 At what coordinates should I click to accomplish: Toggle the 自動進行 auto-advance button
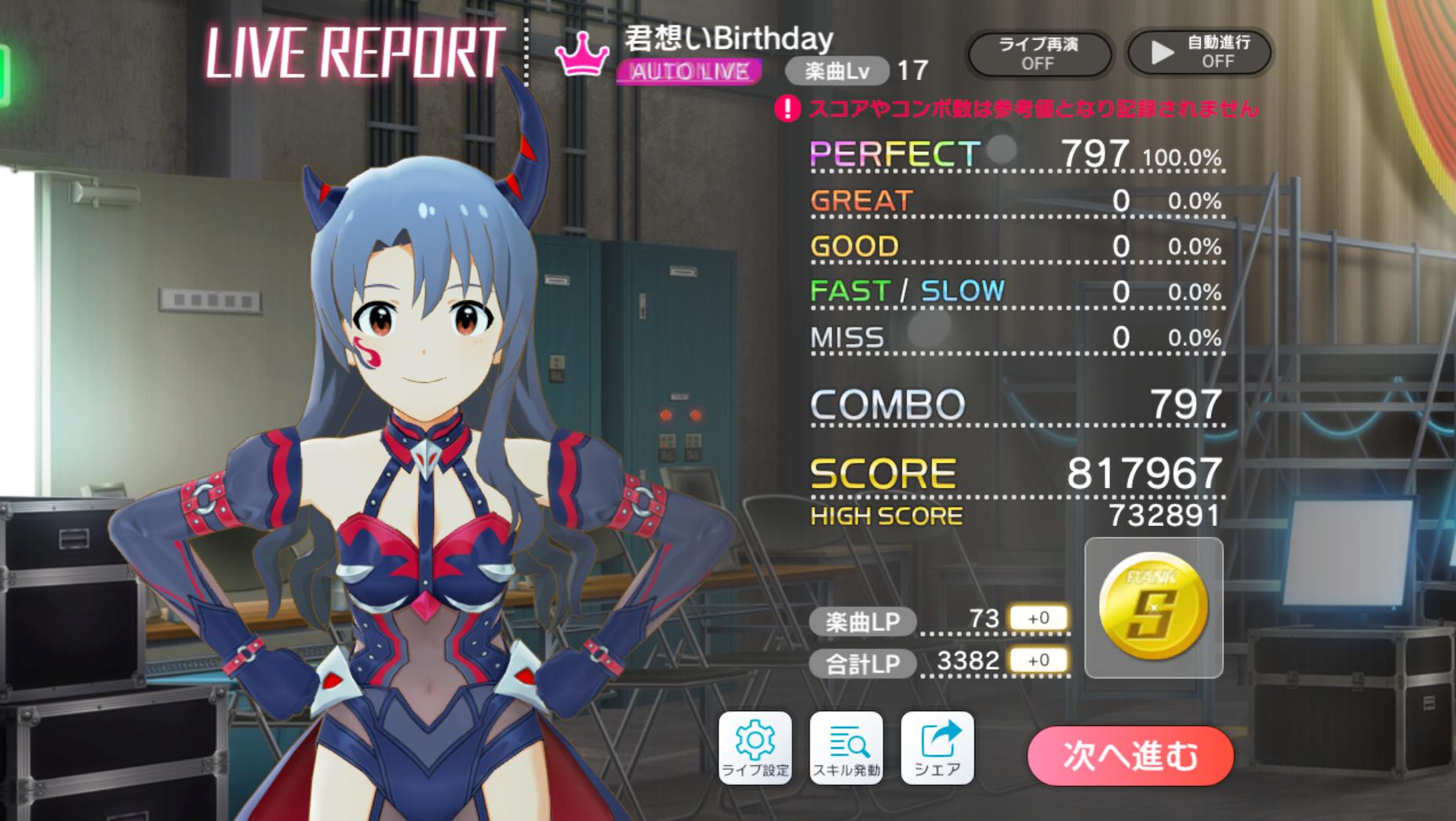[x=1199, y=53]
